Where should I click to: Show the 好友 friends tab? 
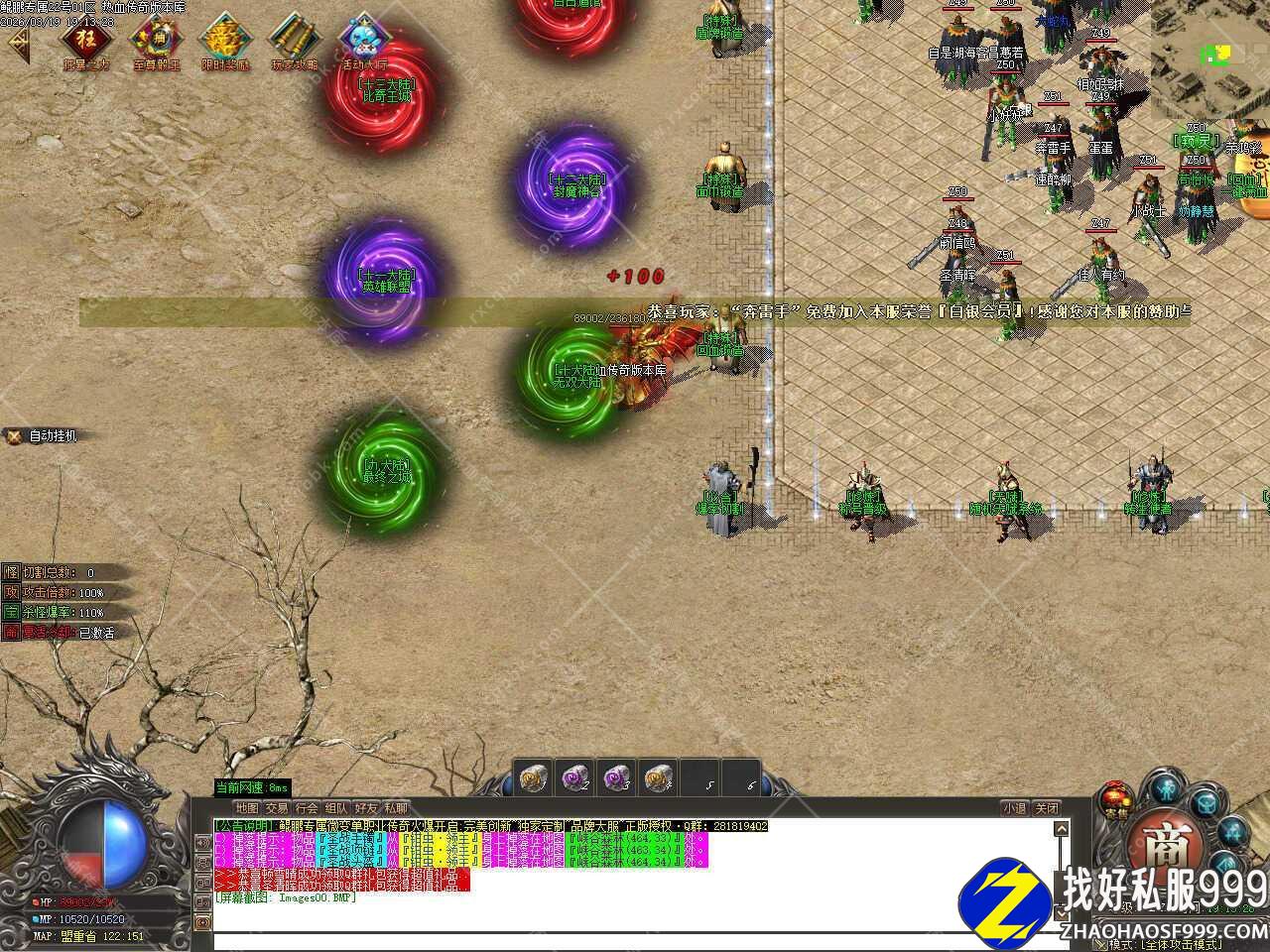click(x=366, y=808)
